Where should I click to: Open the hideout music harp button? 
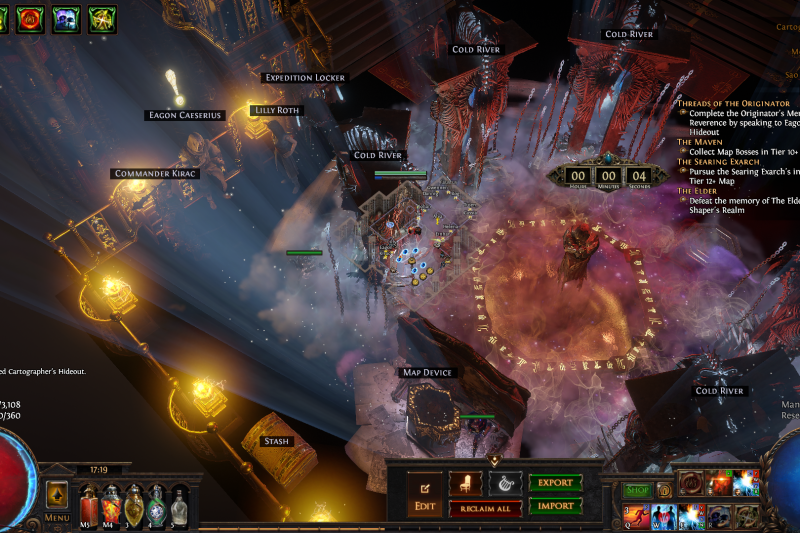click(505, 484)
